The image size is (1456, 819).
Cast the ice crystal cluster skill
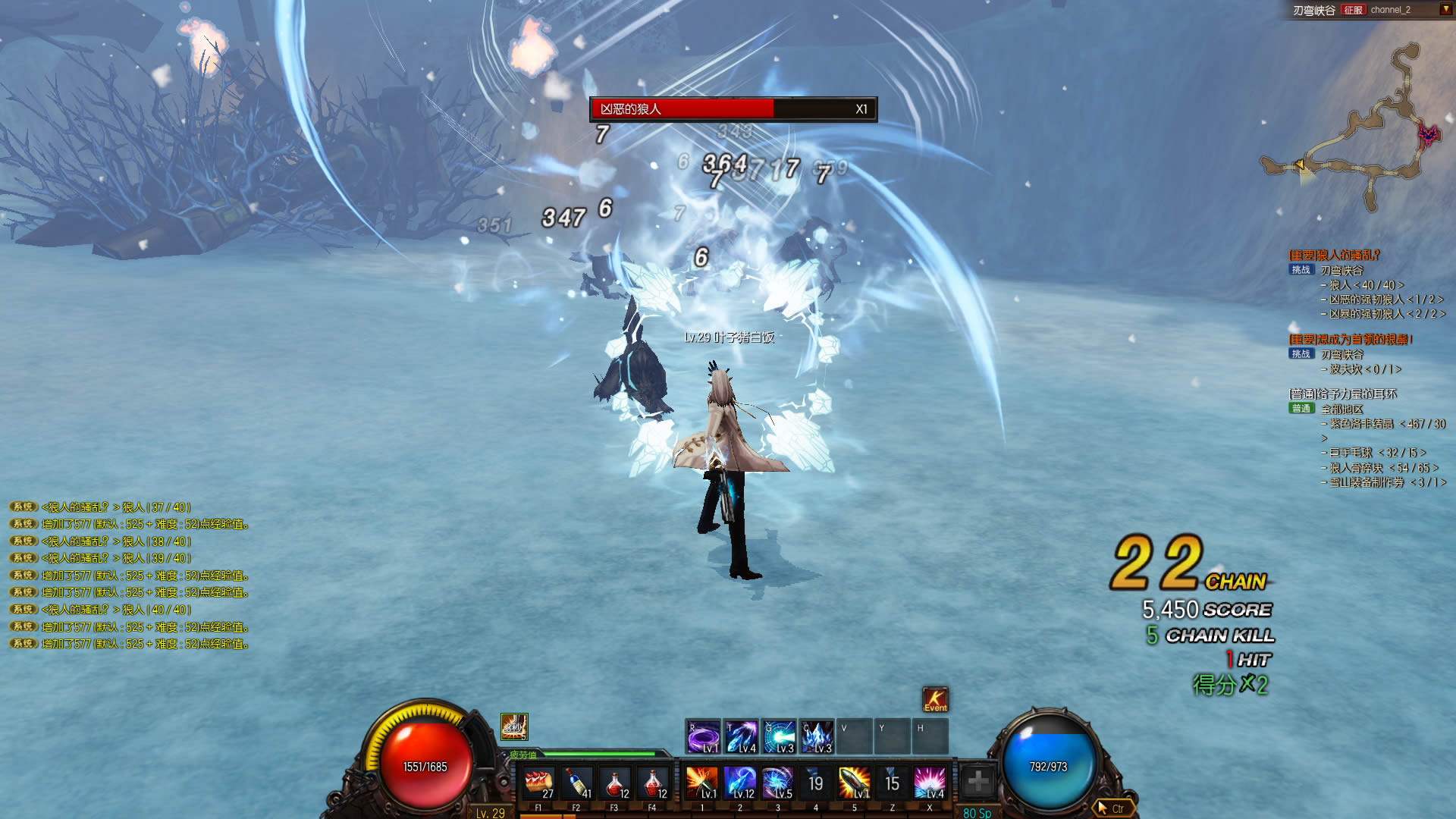coord(817,736)
